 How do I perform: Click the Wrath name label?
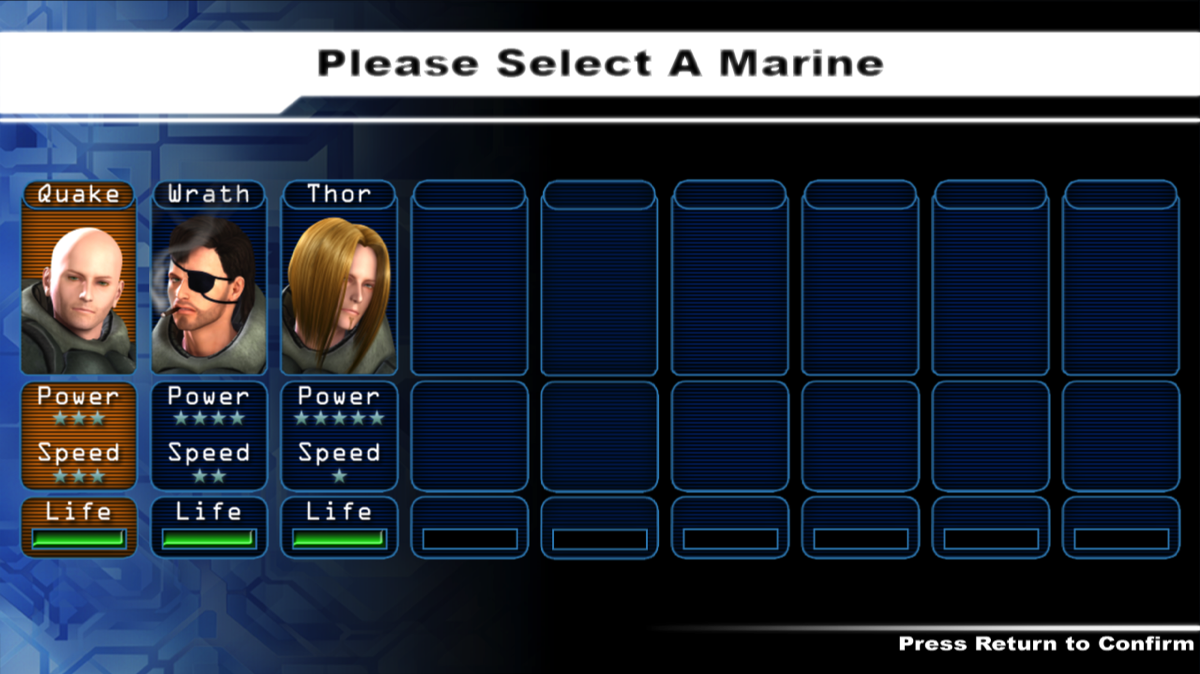click(208, 194)
